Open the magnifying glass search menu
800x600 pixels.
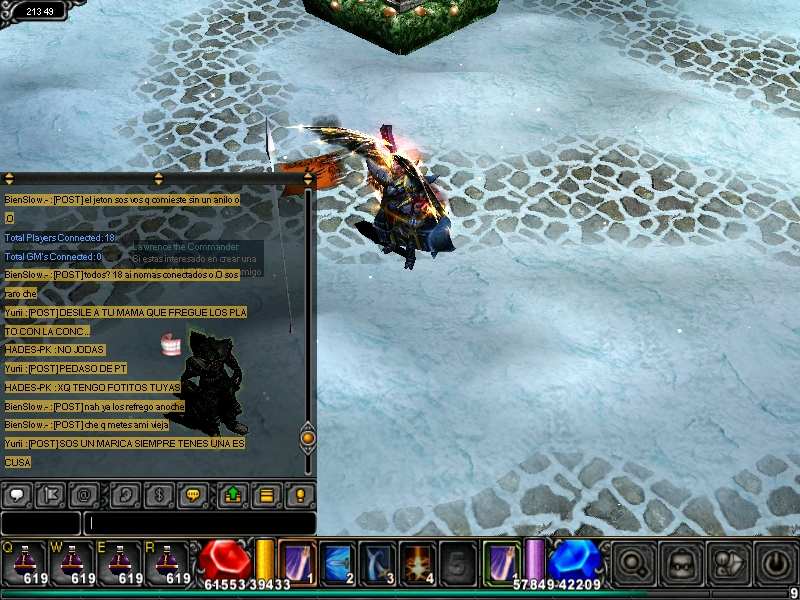pyautogui.click(x=633, y=562)
